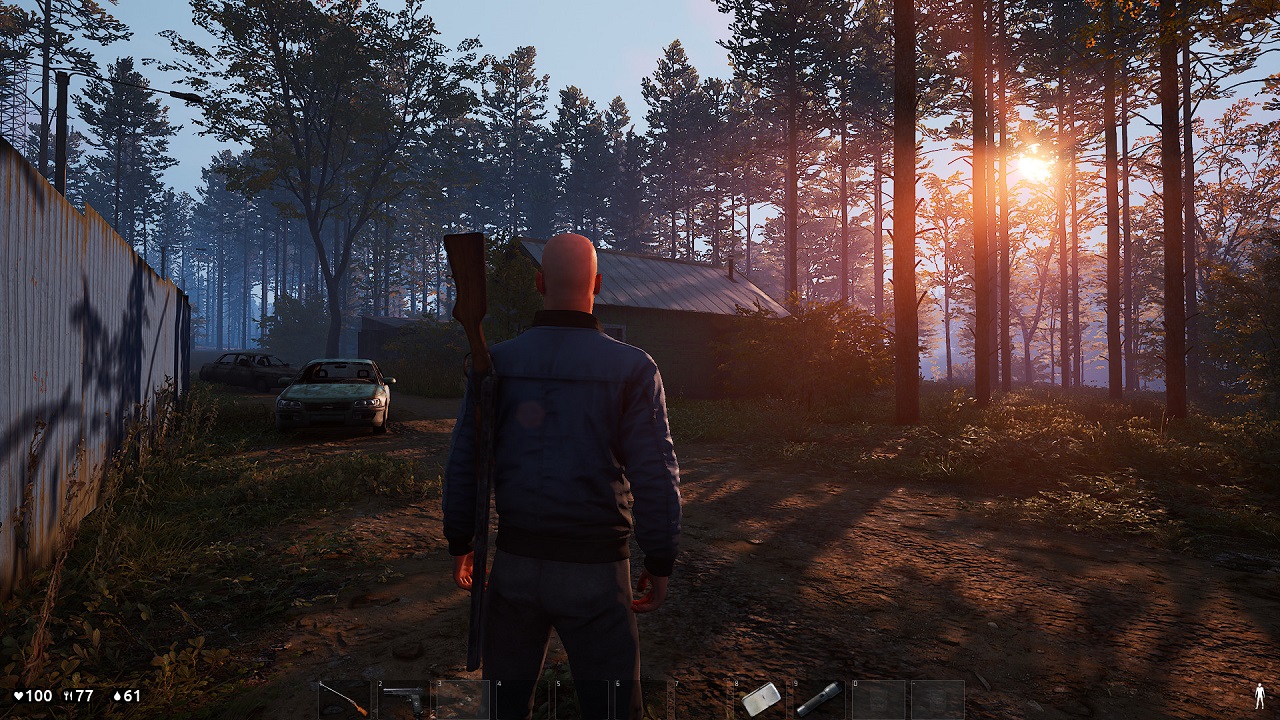
Task: Equip the pistol from the hotbar
Action: point(403,699)
